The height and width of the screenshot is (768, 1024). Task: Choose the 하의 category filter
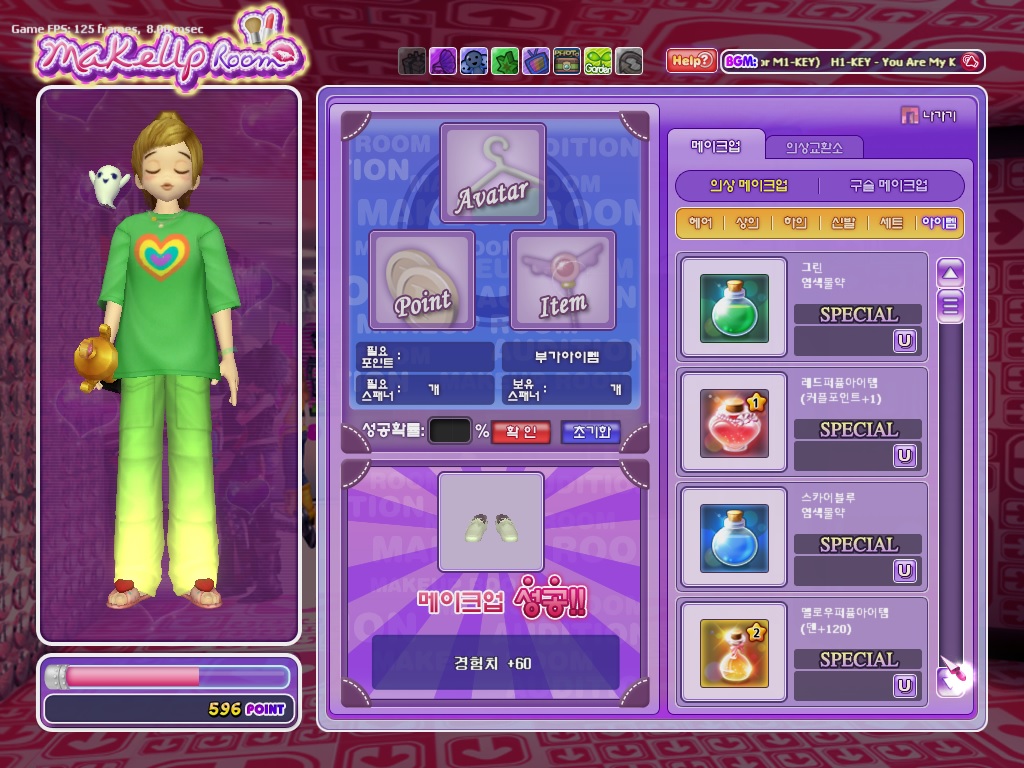795,223
